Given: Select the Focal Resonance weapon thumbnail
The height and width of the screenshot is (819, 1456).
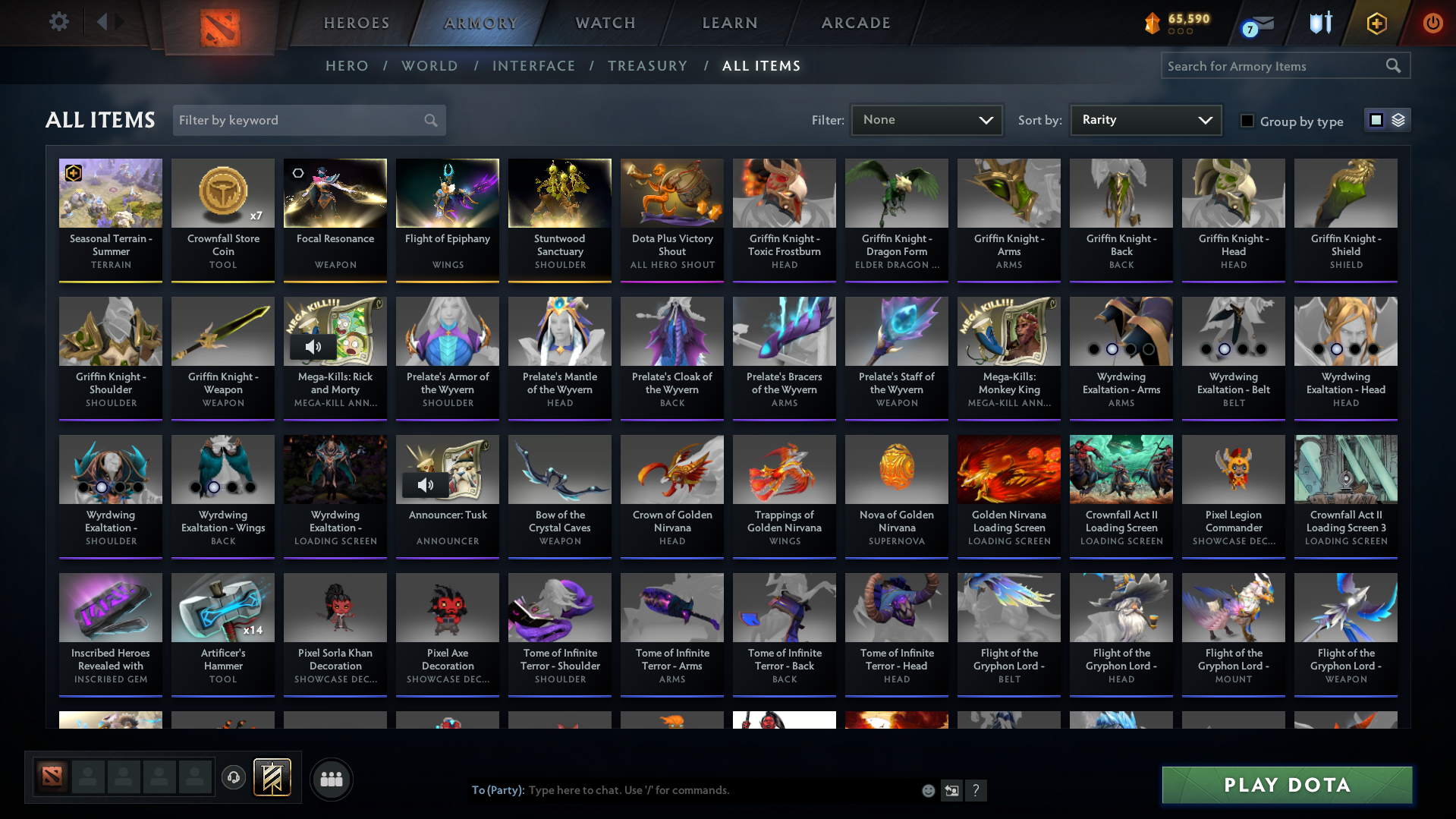Looking at the screenshot, I should coord(335,193).
